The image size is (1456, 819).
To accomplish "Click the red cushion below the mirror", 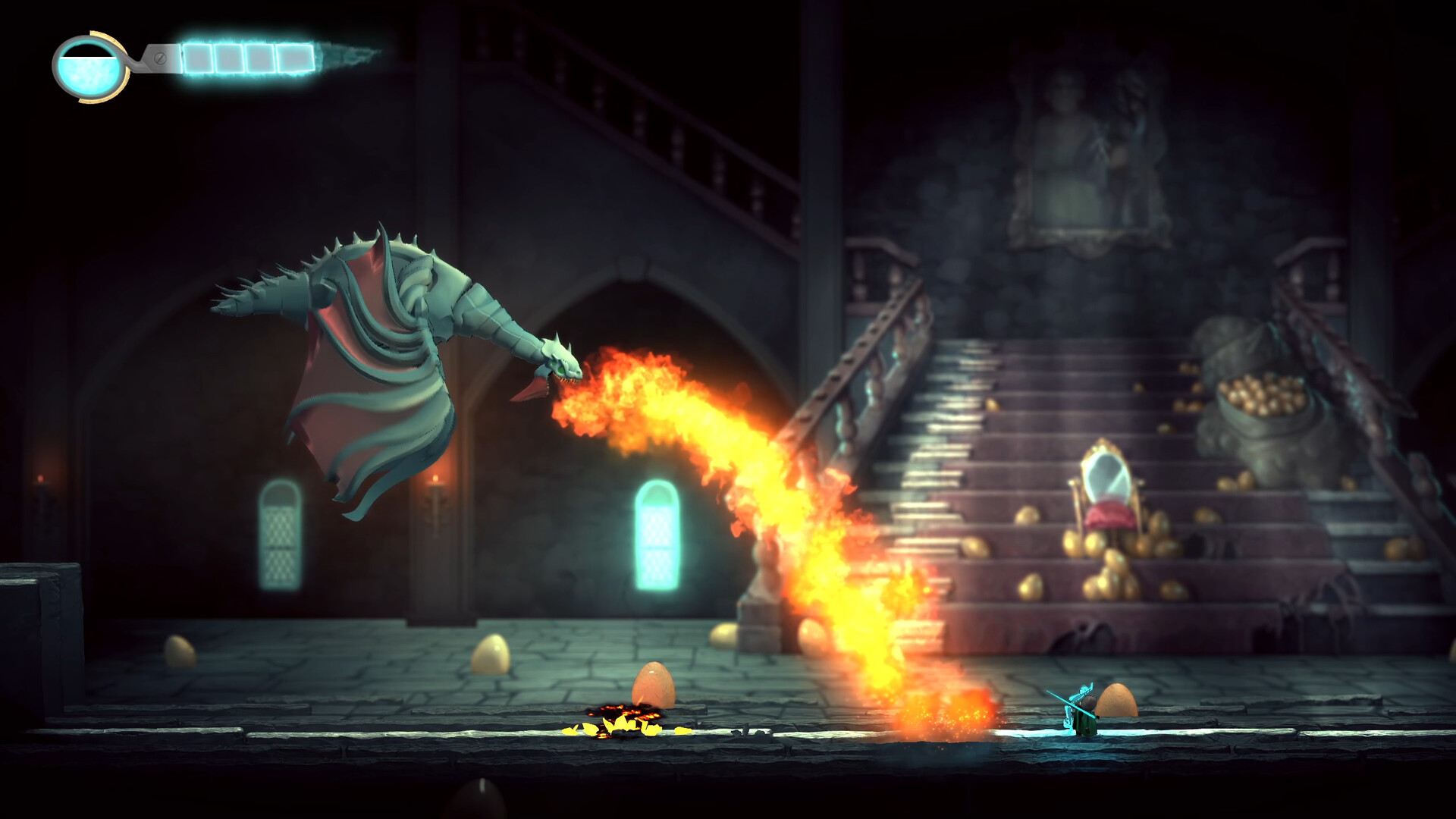I will [x=1109, y=514].
